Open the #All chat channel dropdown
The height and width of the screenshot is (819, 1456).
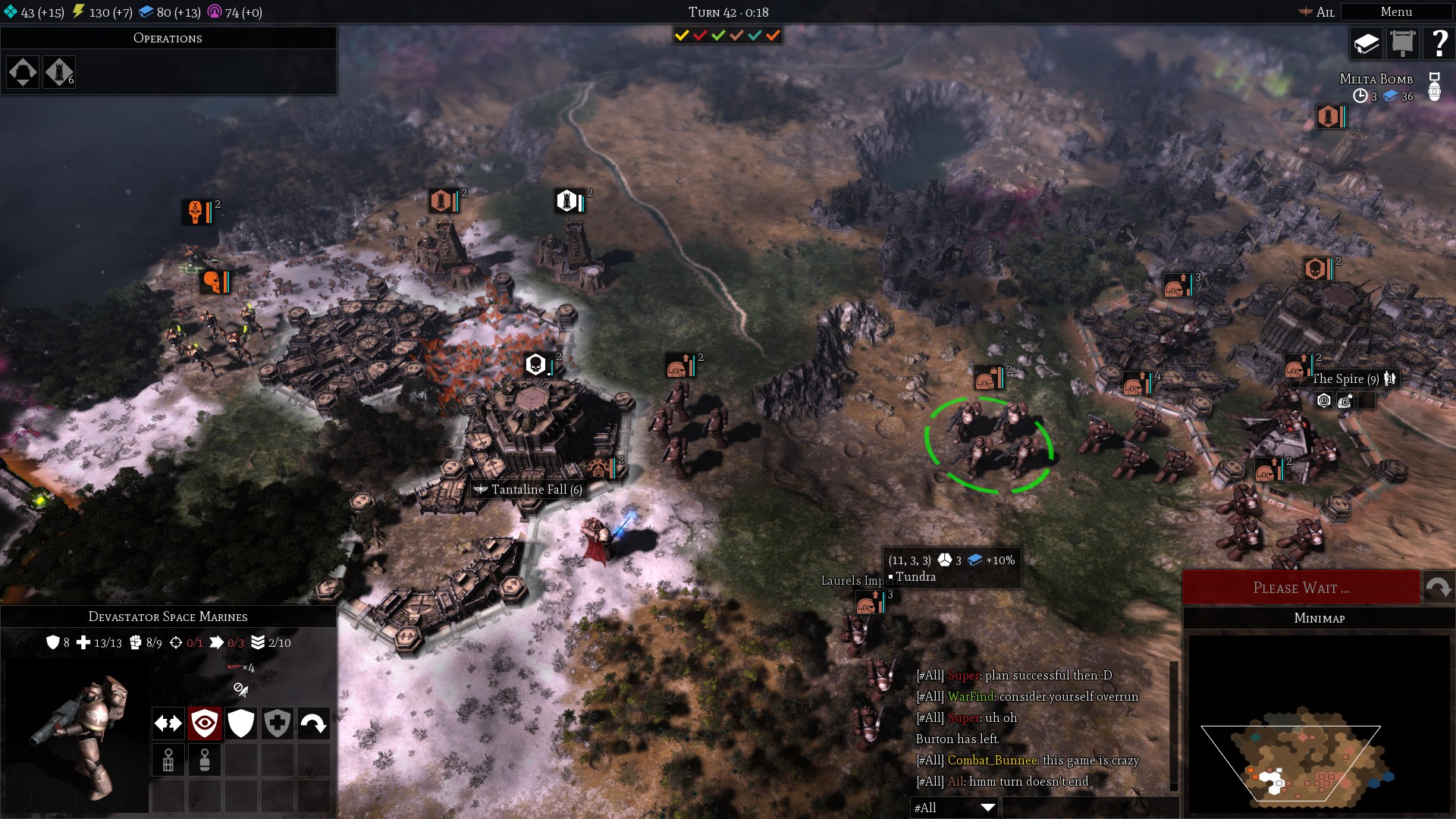(953, 808)
